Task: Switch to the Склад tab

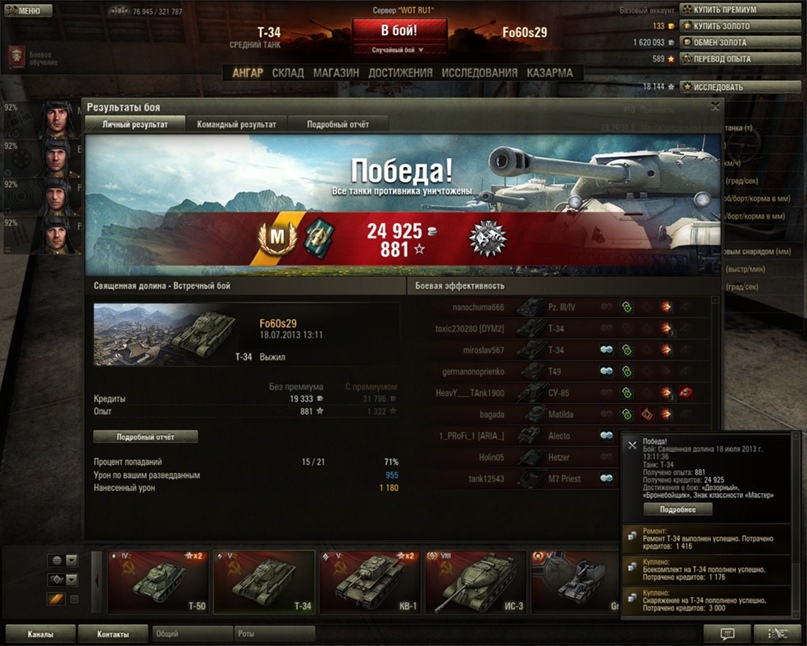Action: coord(288,73)
